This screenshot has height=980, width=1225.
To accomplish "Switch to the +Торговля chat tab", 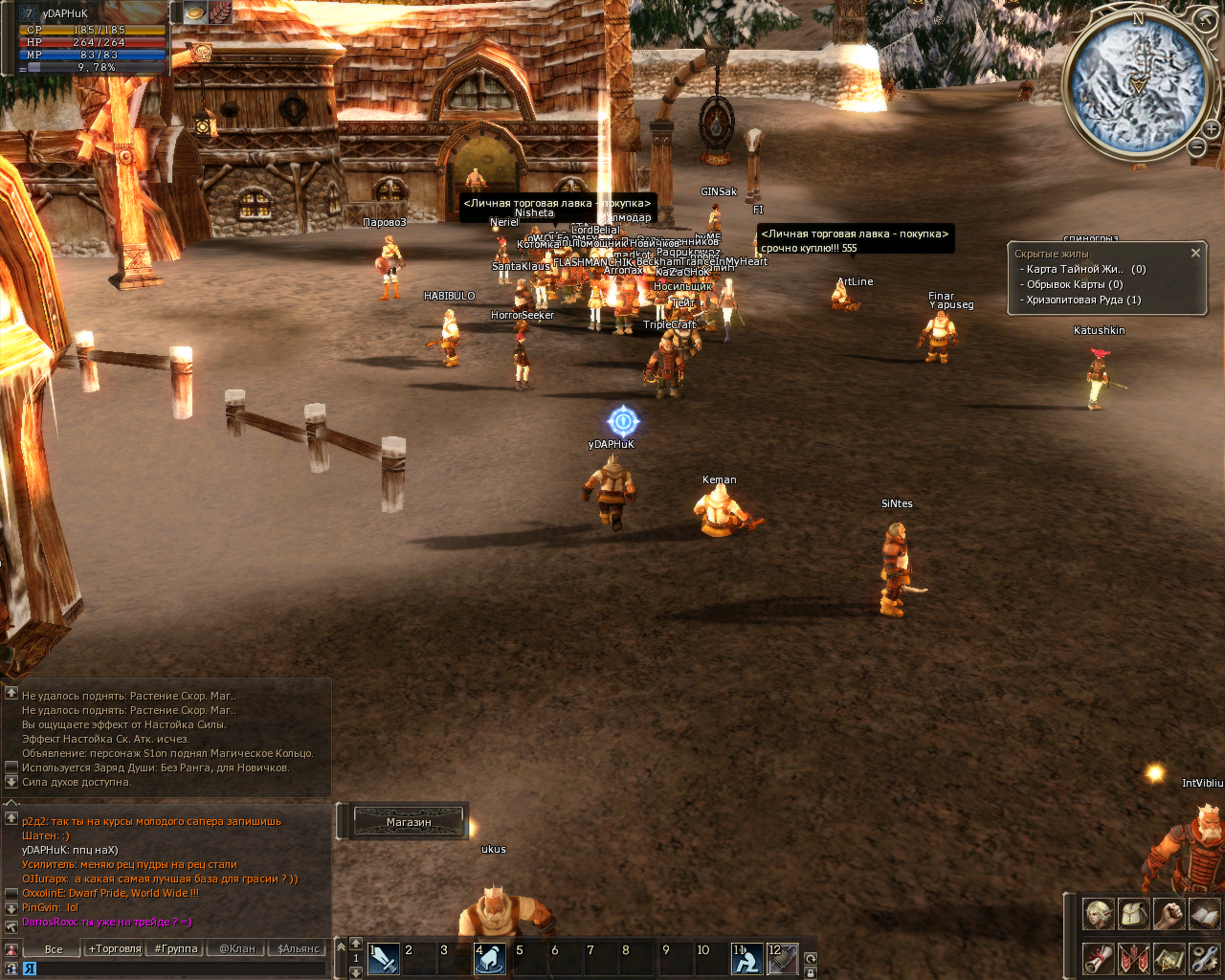I will point(115,949).
